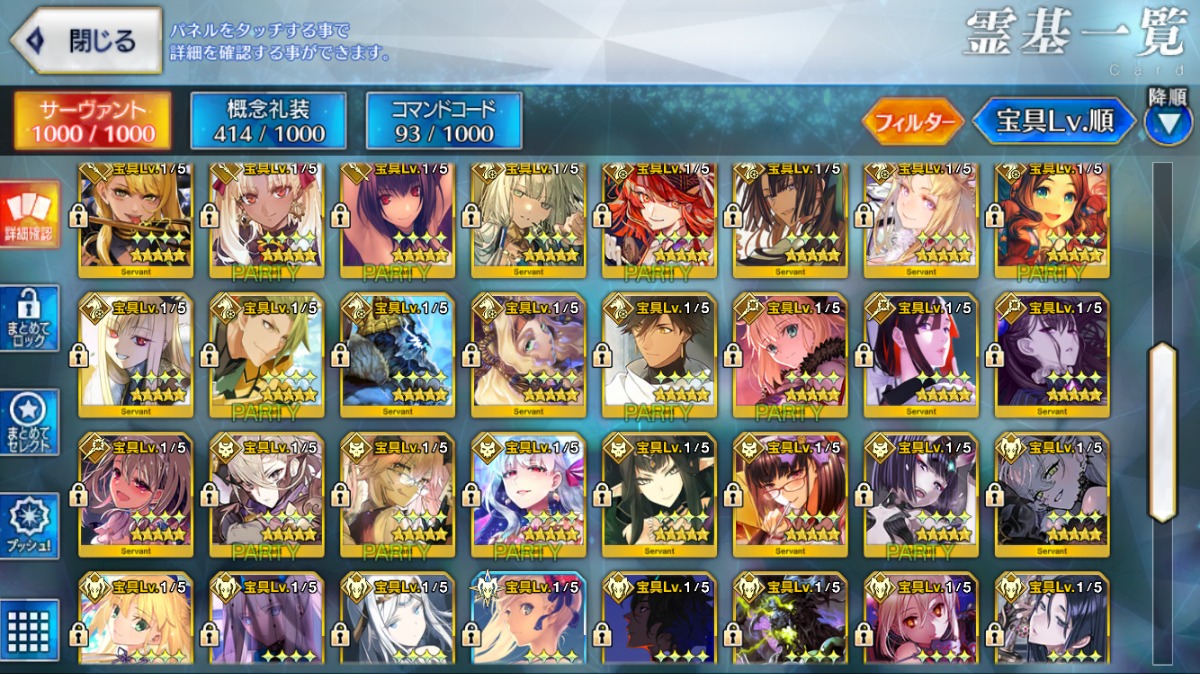Switch to the サーヴァント tab

(91, 122)
